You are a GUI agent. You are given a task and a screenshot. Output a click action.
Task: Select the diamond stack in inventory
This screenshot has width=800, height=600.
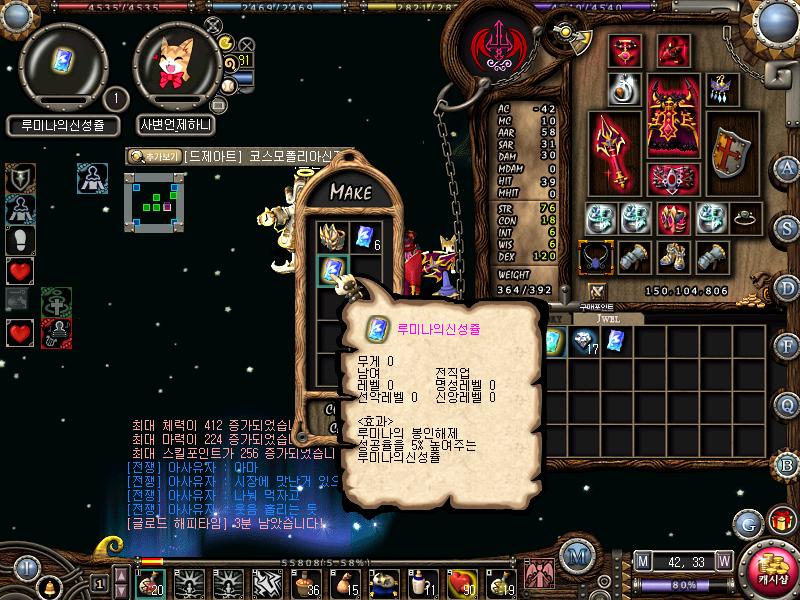click(583, 343)
